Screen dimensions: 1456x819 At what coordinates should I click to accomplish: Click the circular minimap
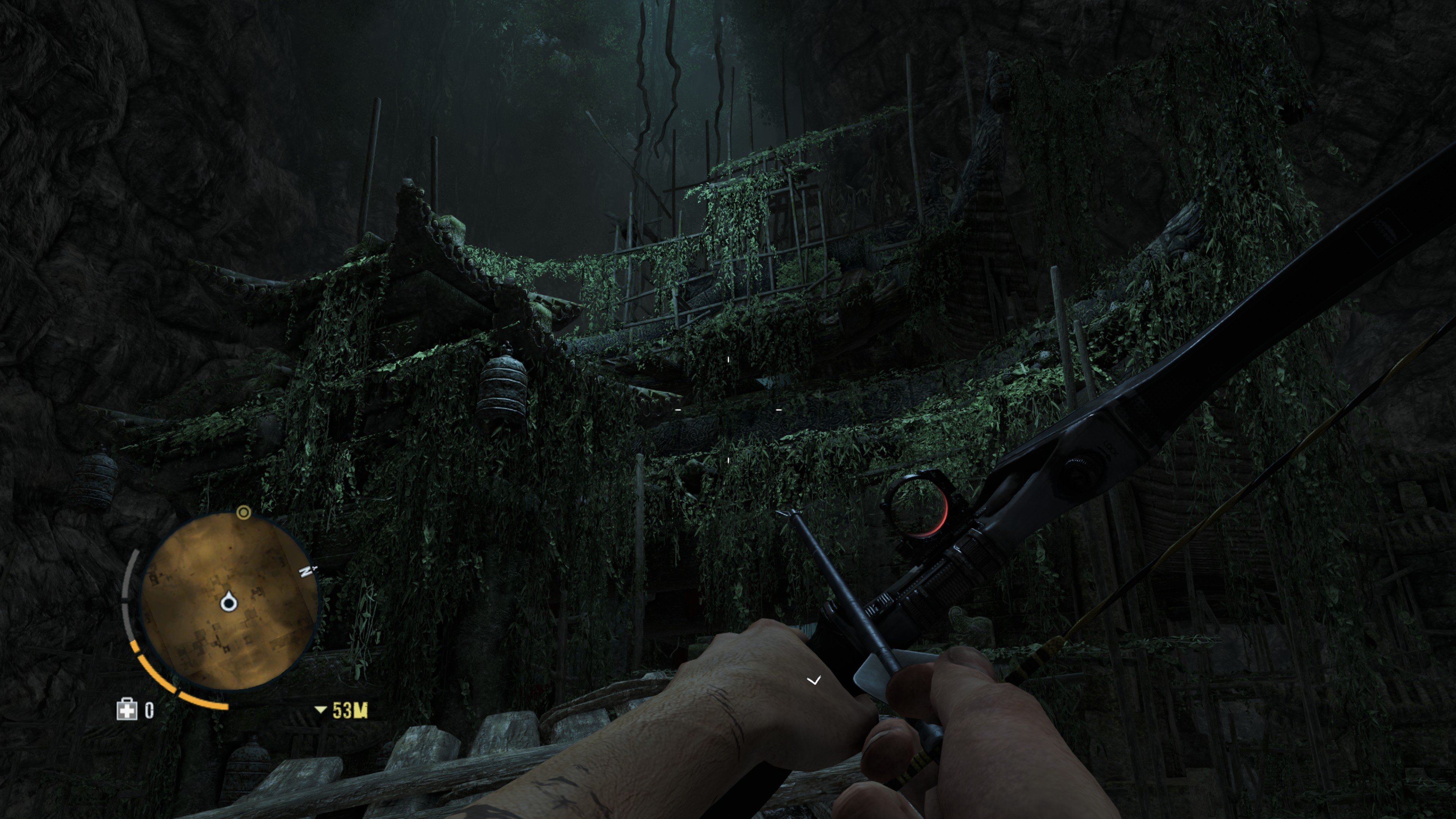(x=228, y=602)
